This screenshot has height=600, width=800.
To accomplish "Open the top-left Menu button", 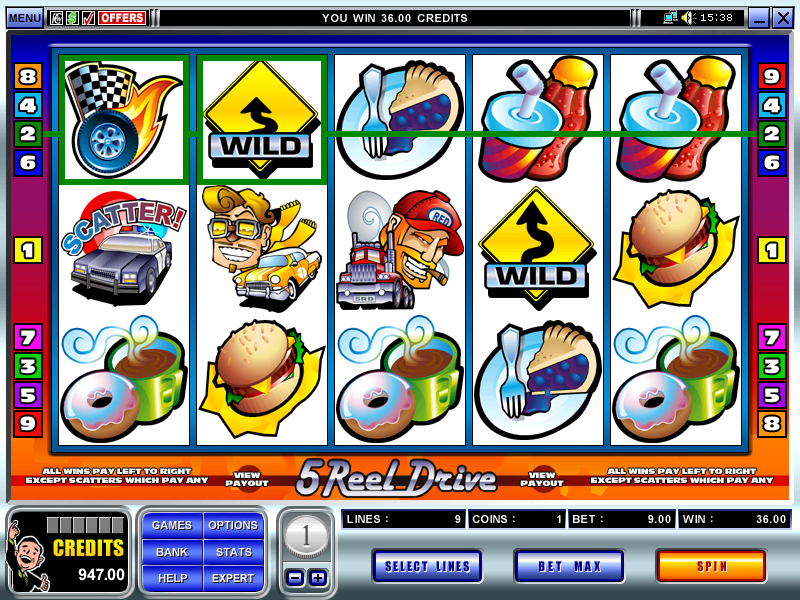I will [24, 18].
